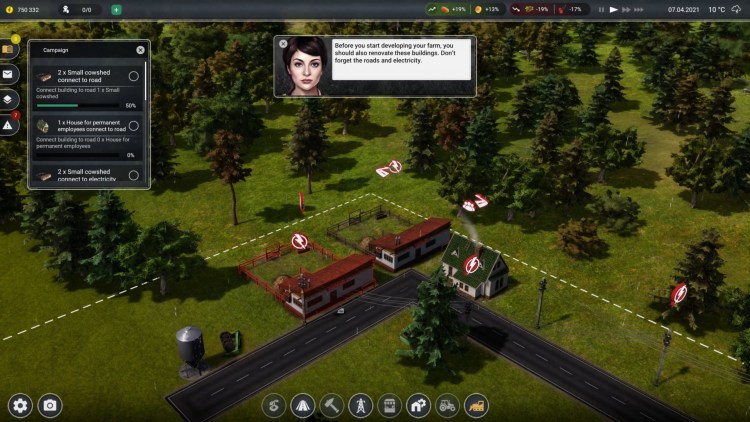
Task: Toggle the map layers icon
Action: click(9, 100)
